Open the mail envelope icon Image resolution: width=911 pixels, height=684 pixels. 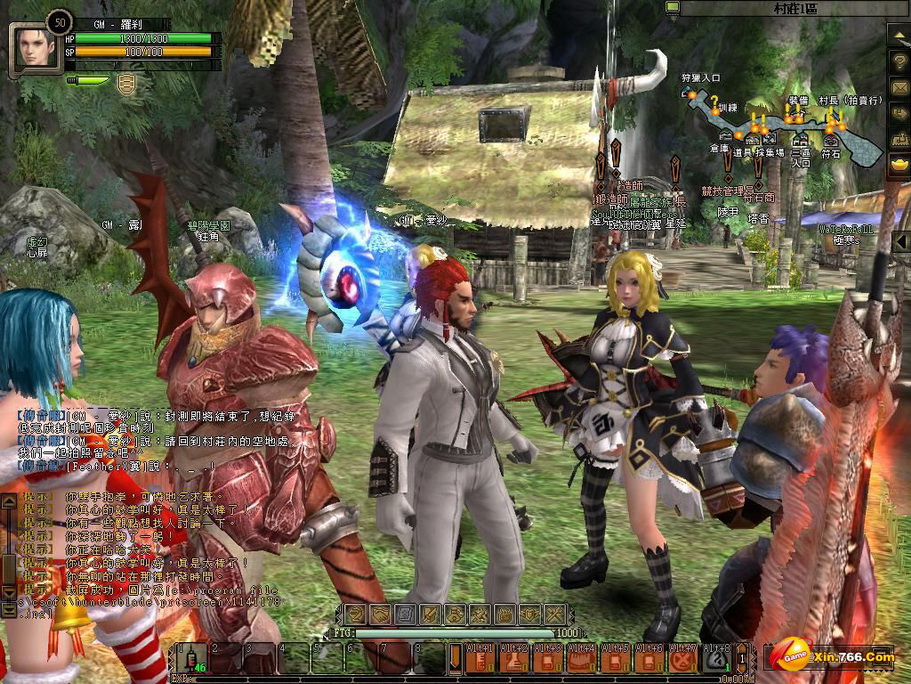[x=898, y=87]
